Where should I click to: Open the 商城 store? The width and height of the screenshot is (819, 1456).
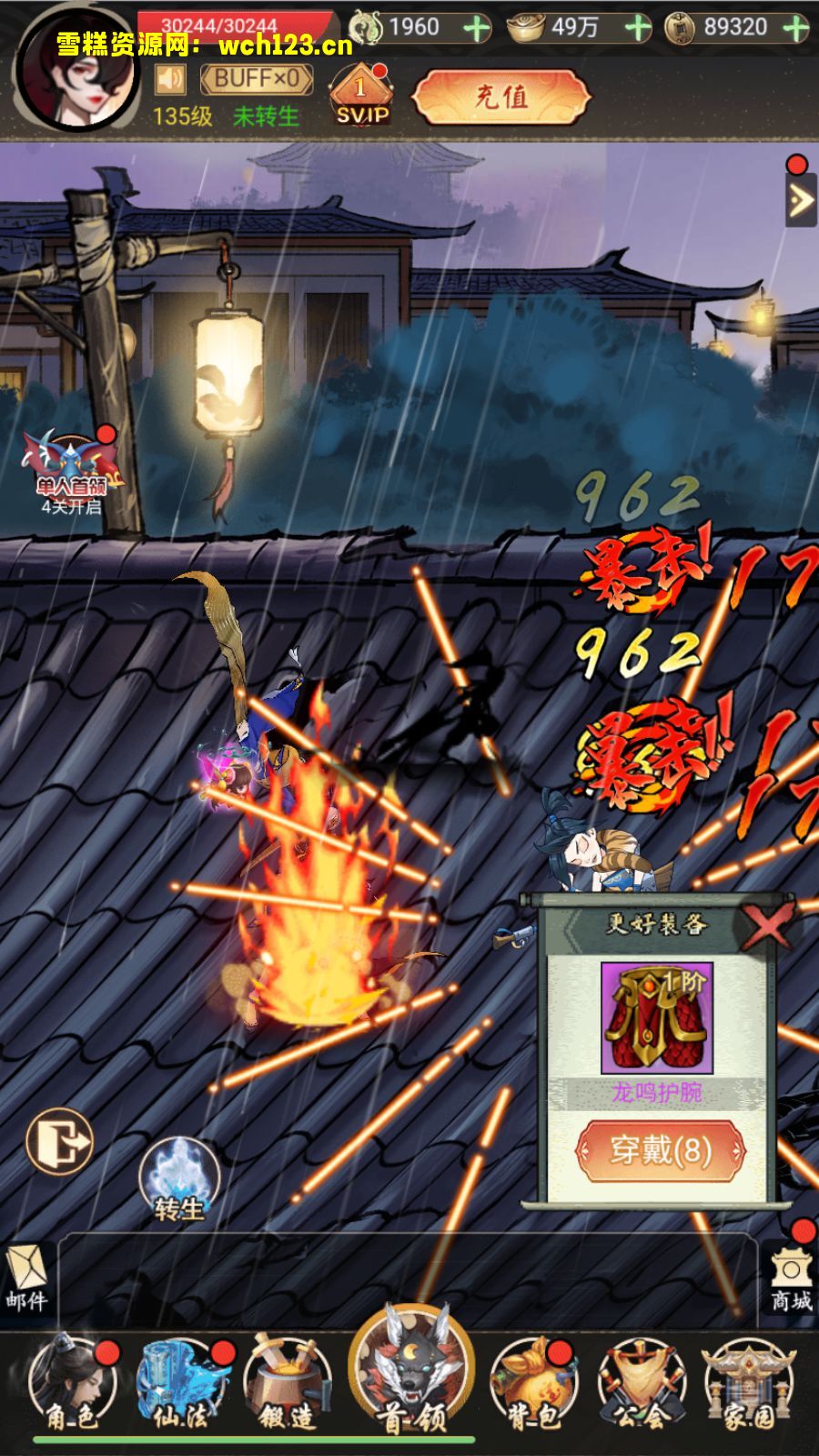[790, 1280]
